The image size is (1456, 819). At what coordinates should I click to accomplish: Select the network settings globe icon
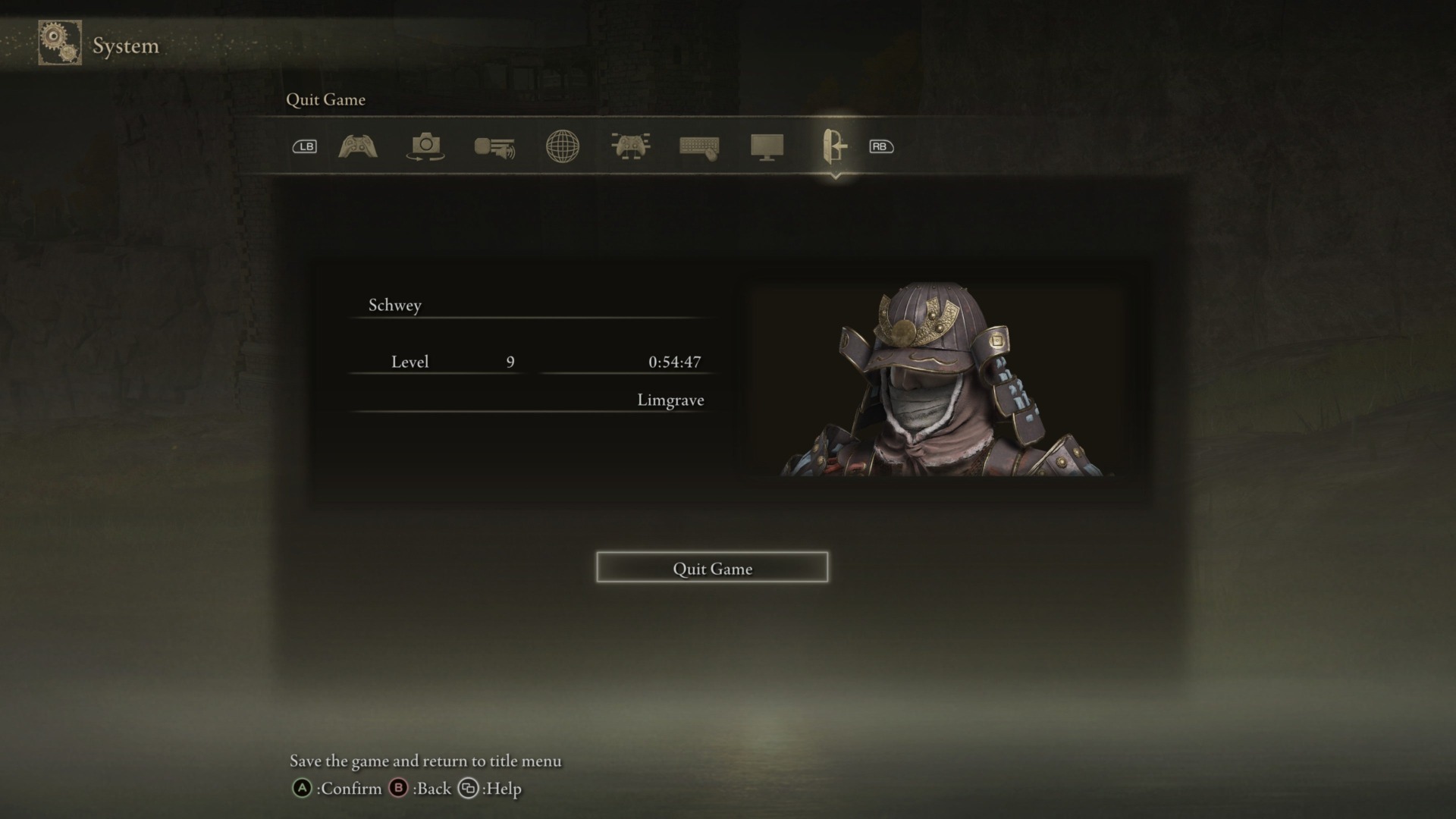click(562, 147)
